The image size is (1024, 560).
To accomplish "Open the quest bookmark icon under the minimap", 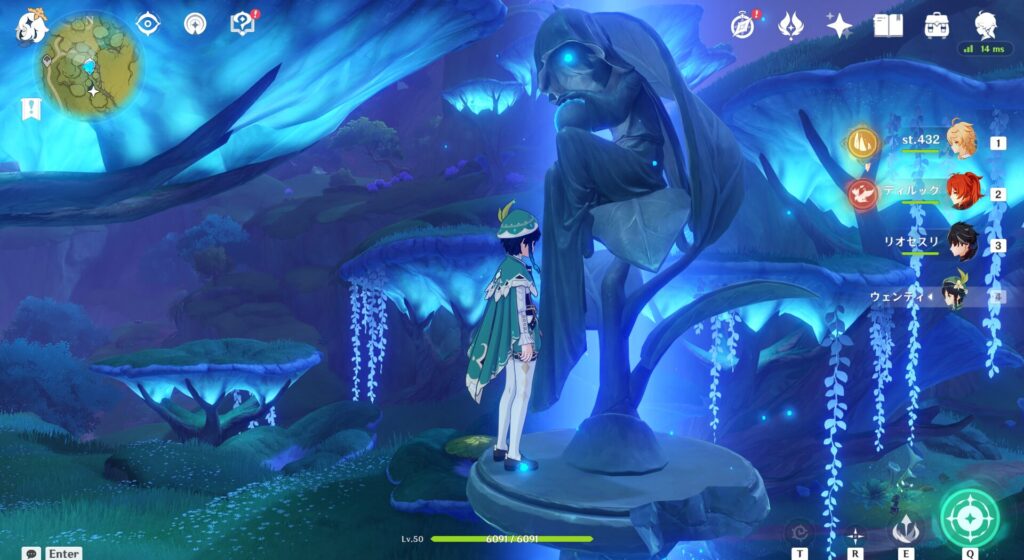I will point(31,109).
